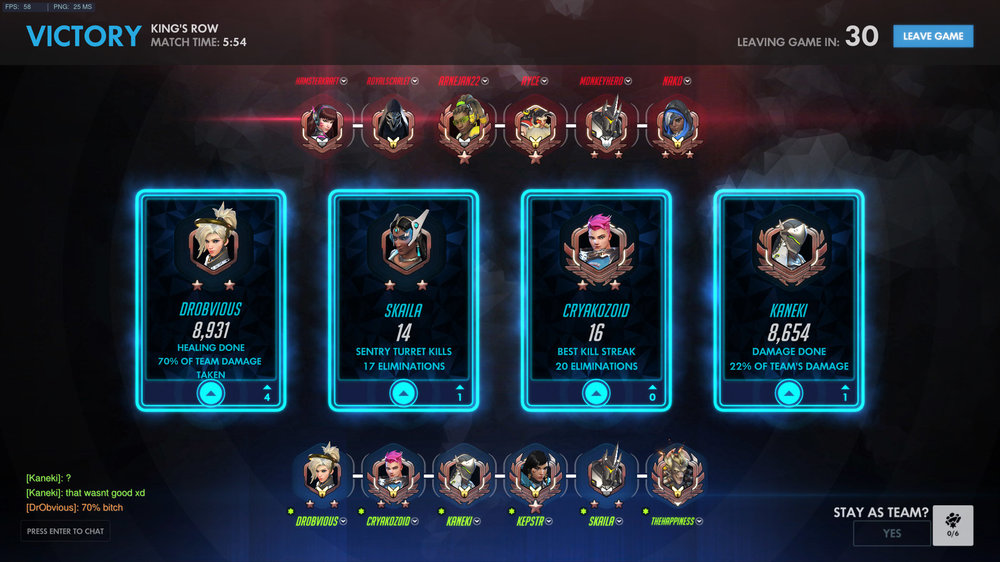Click the chat input box

coord(65,531)
